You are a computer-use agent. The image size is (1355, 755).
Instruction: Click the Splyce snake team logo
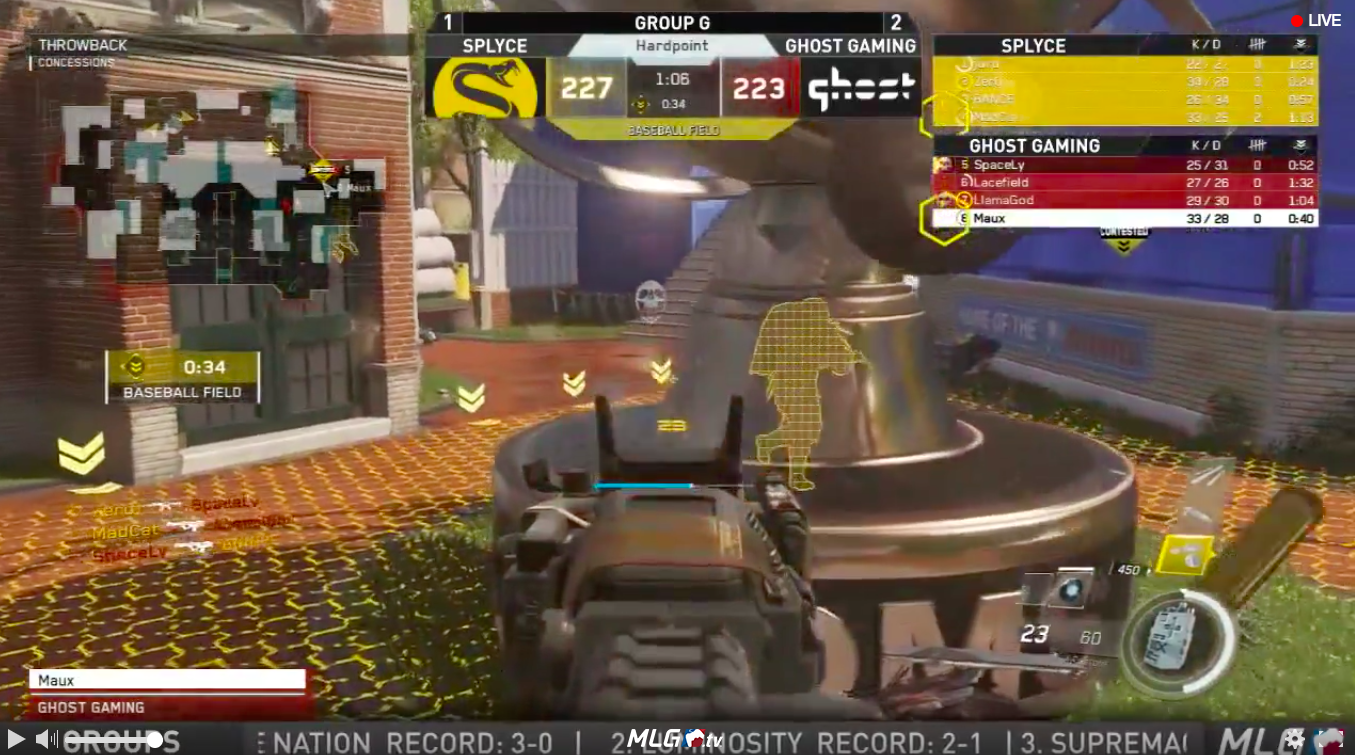click(485, 88)
